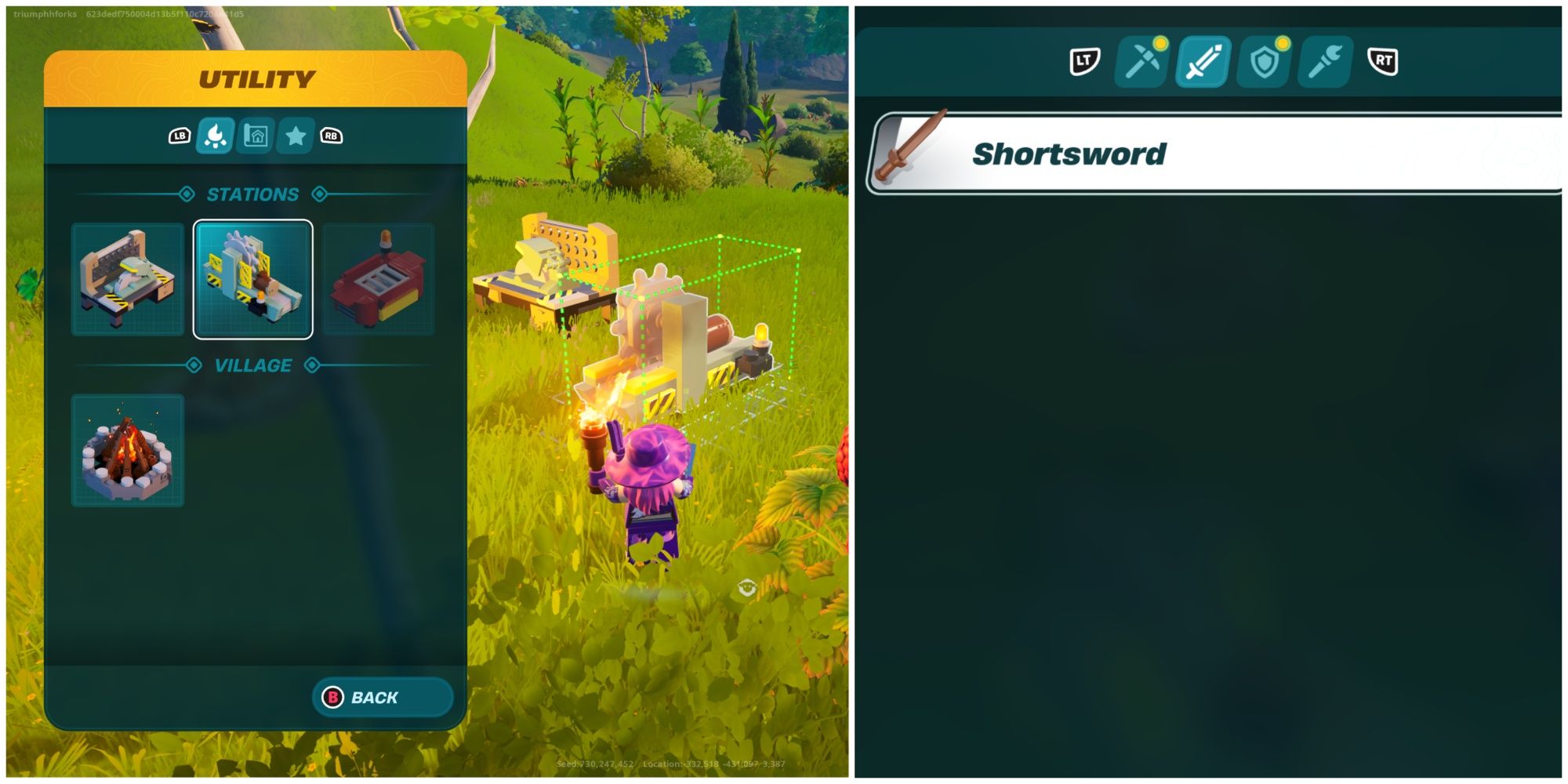Select the paintbrush crafting category icon
The width and height of the screenshot is (1568, 784).
pyautogui.click(x=1323, y=64)
